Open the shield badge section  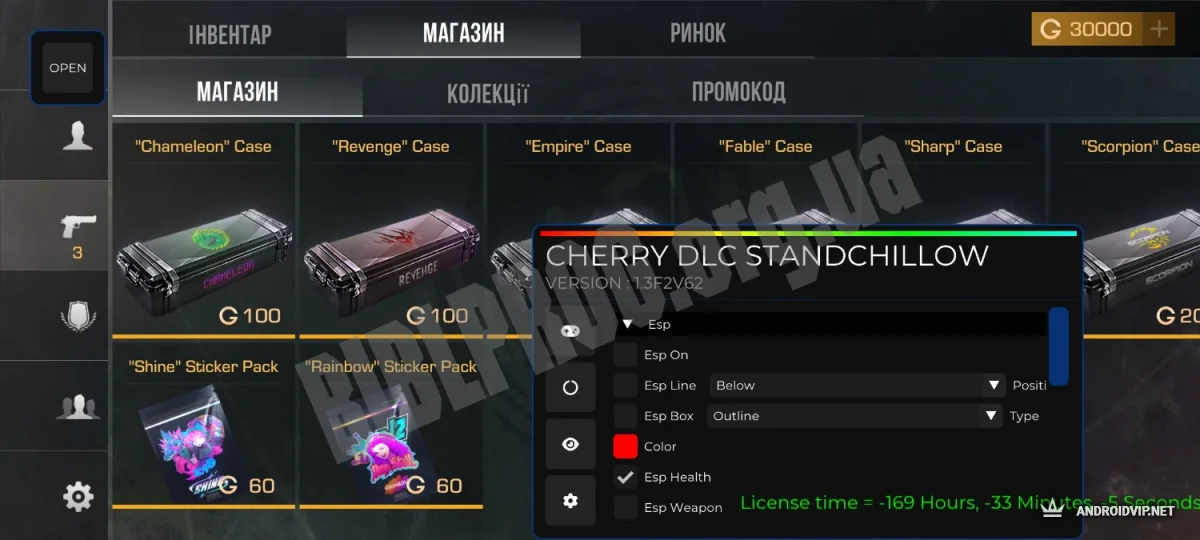[x=77, y=316]
